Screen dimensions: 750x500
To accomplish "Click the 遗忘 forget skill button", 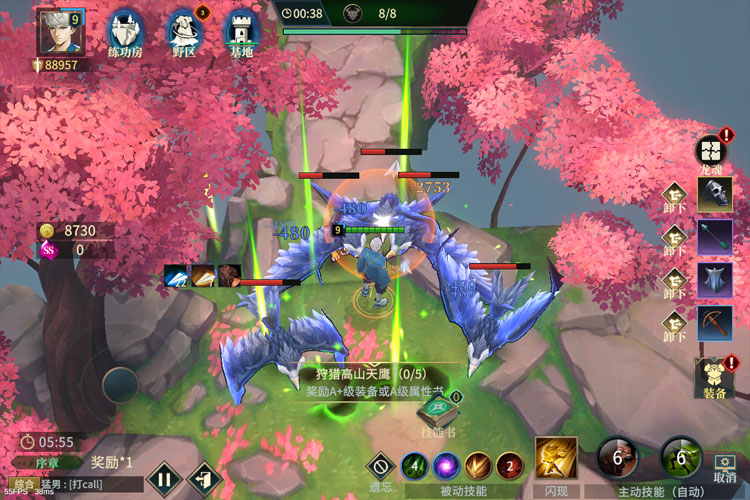I will pyautogui.click(x=380, y=466).
